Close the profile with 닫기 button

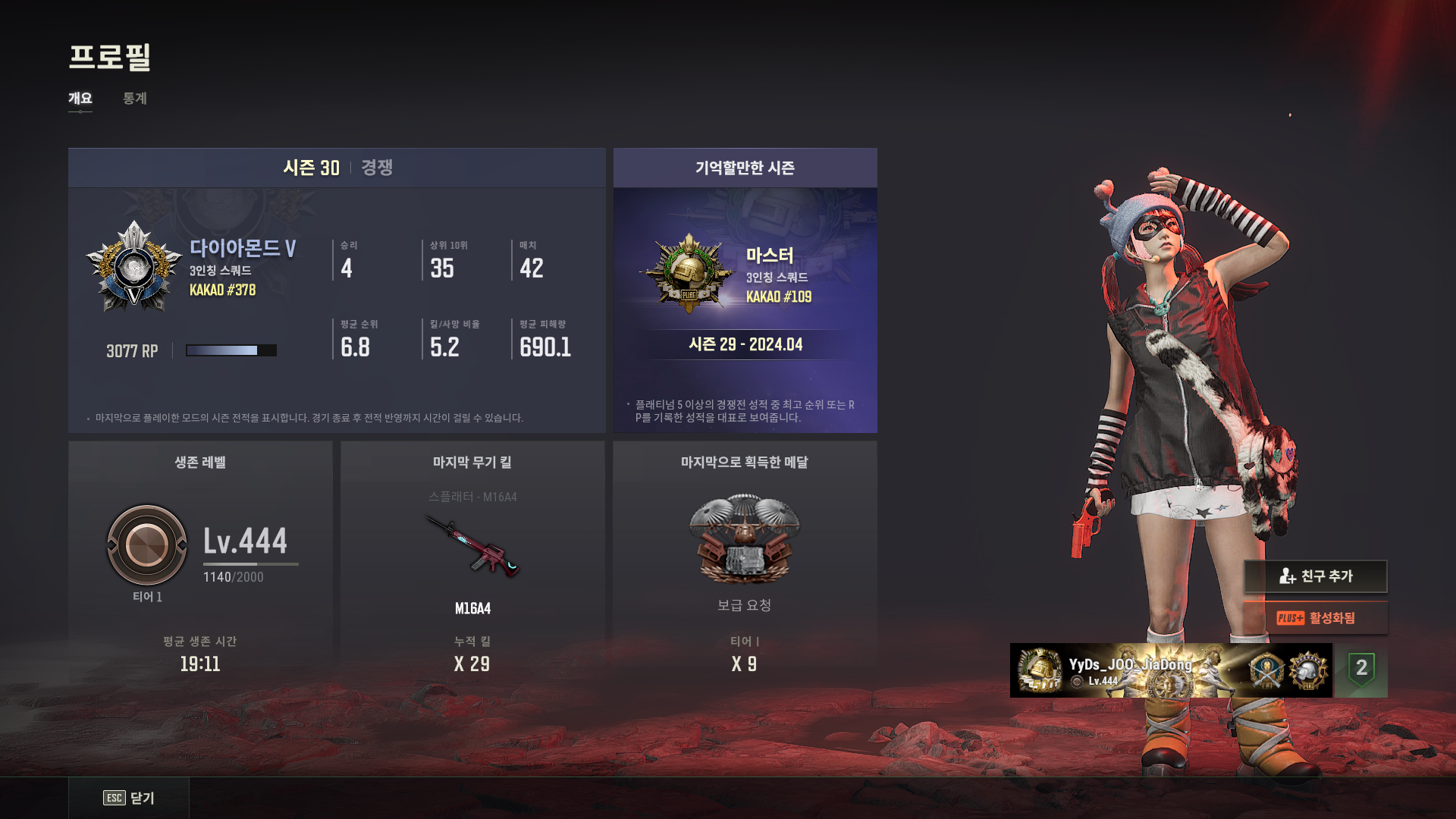click(x=129, y=798)
